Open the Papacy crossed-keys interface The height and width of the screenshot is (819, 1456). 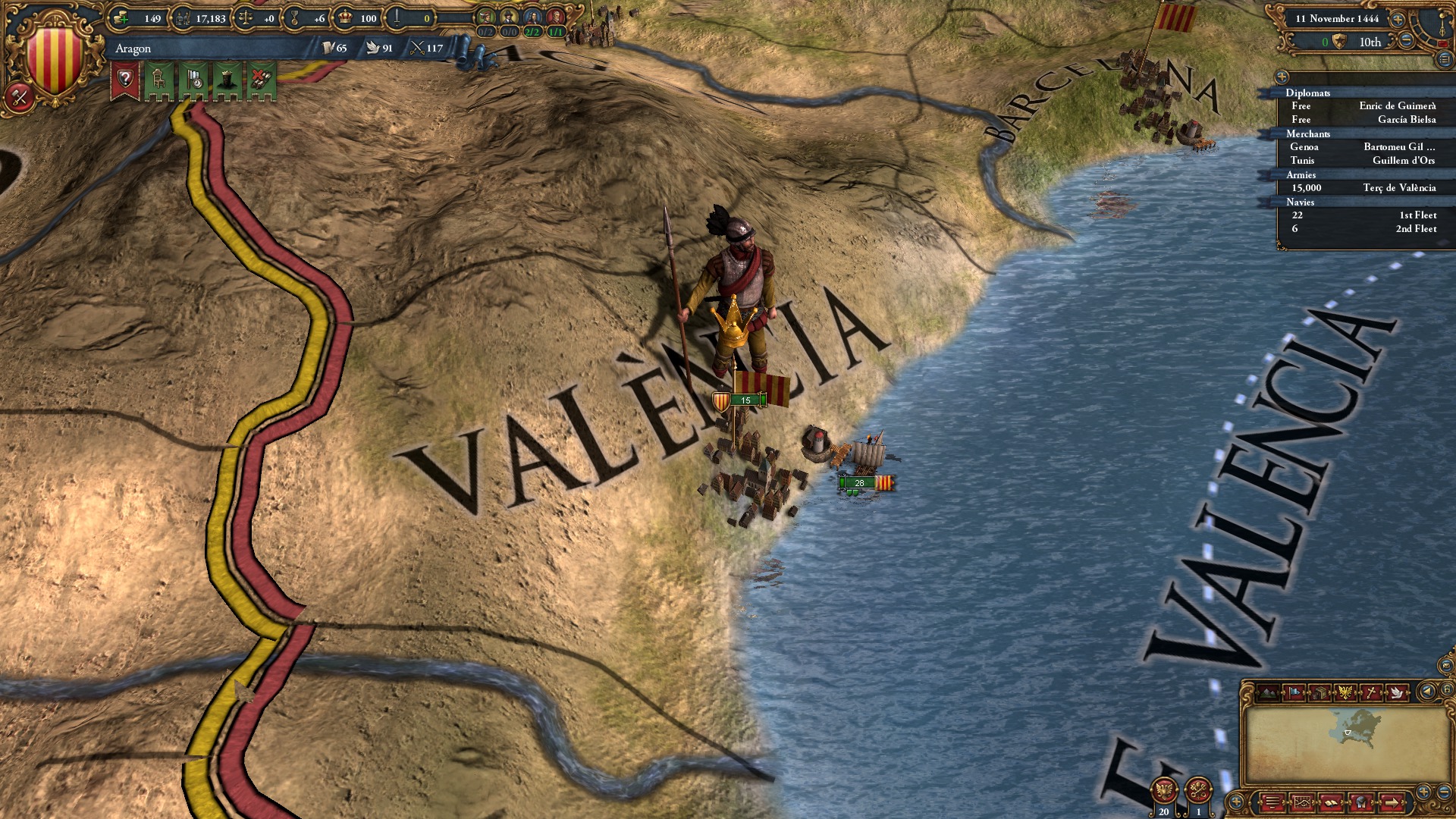(x=1198, y=789)
